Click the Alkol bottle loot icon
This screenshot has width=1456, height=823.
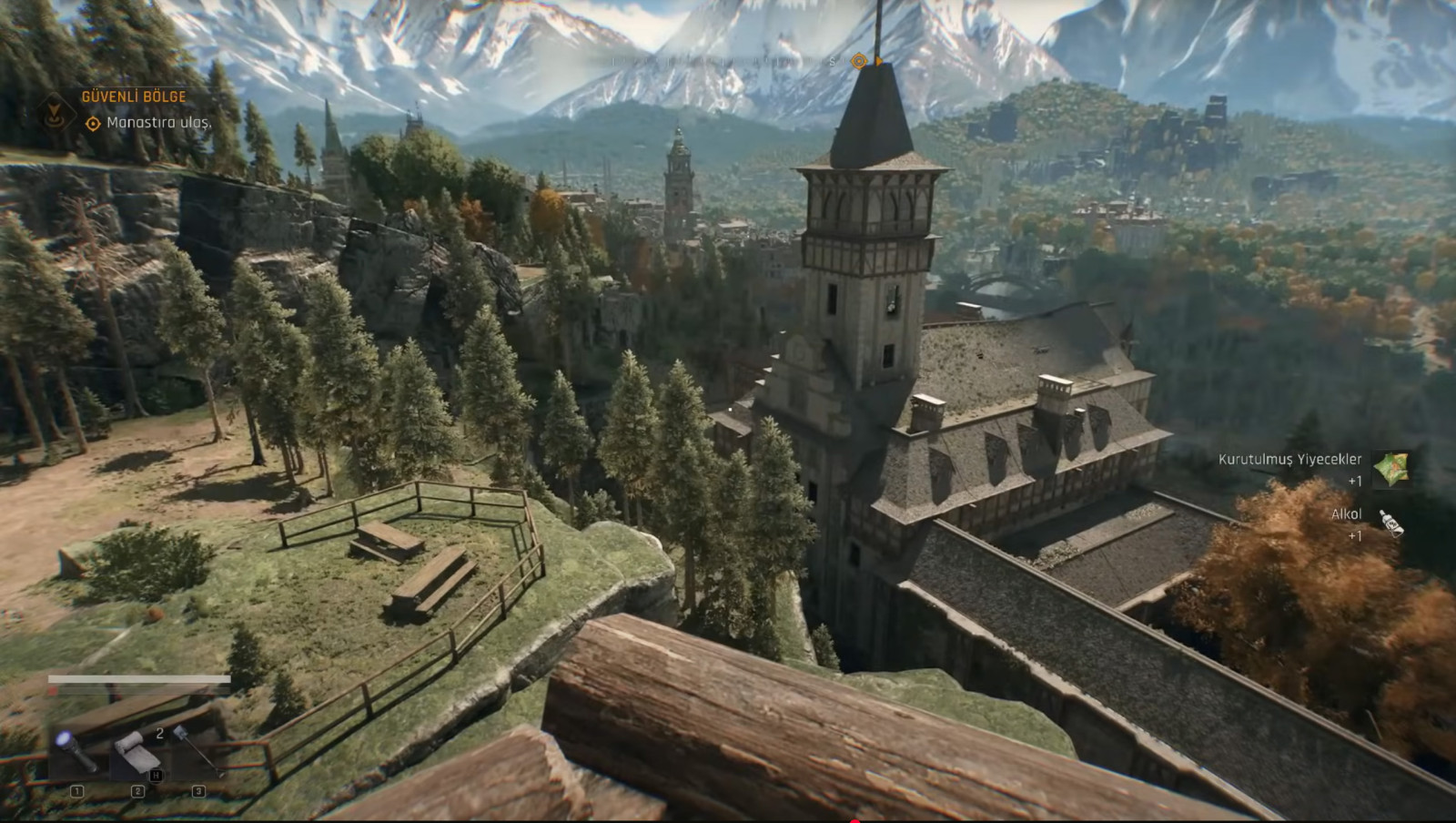coord(1390,523)
